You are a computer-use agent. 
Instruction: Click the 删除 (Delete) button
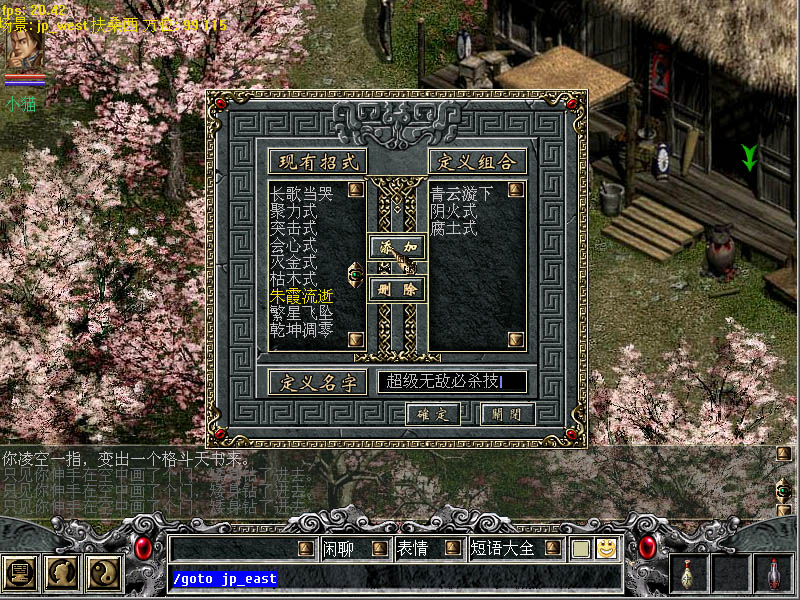coord(397,290)
